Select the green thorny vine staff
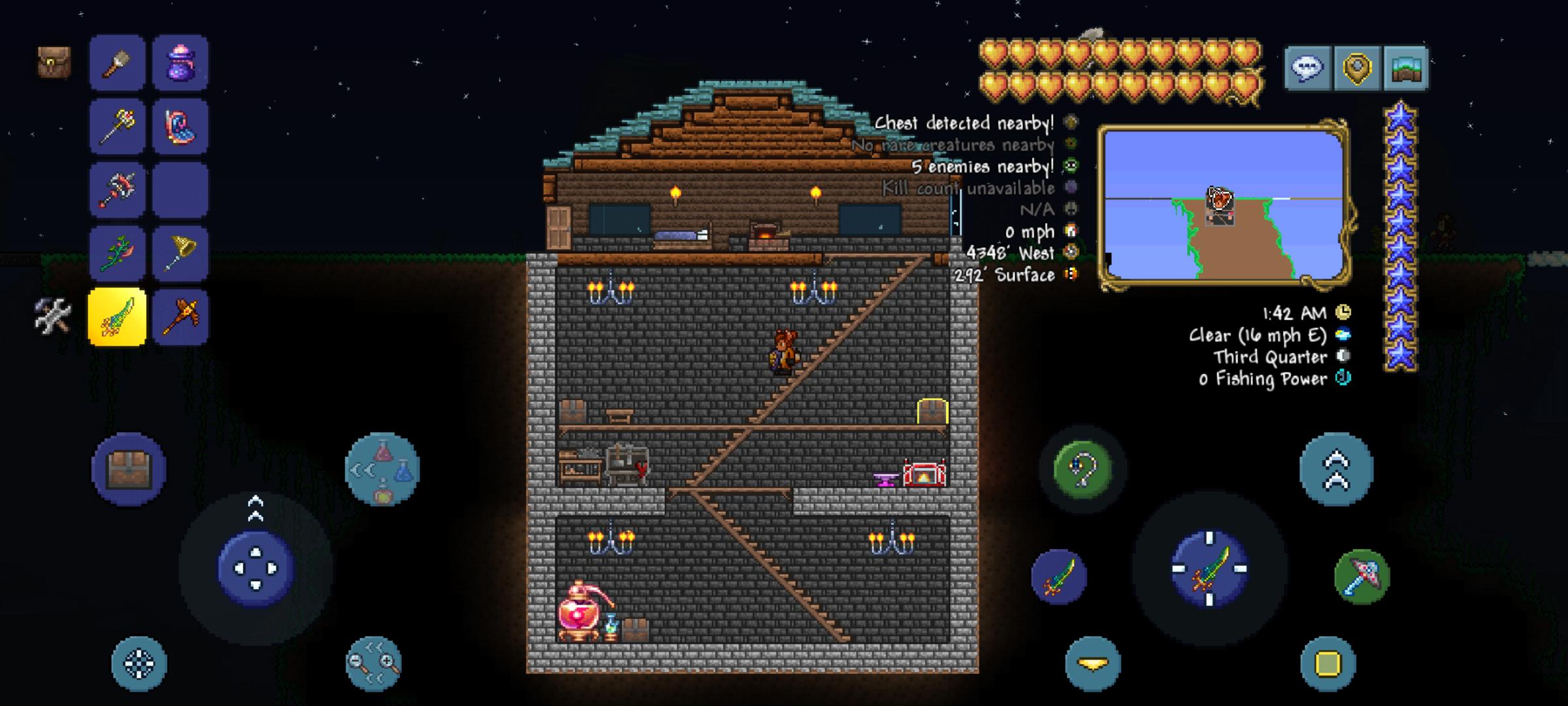Image resolution: width=1568 pixels, height=706 pixels. [117, 253]
